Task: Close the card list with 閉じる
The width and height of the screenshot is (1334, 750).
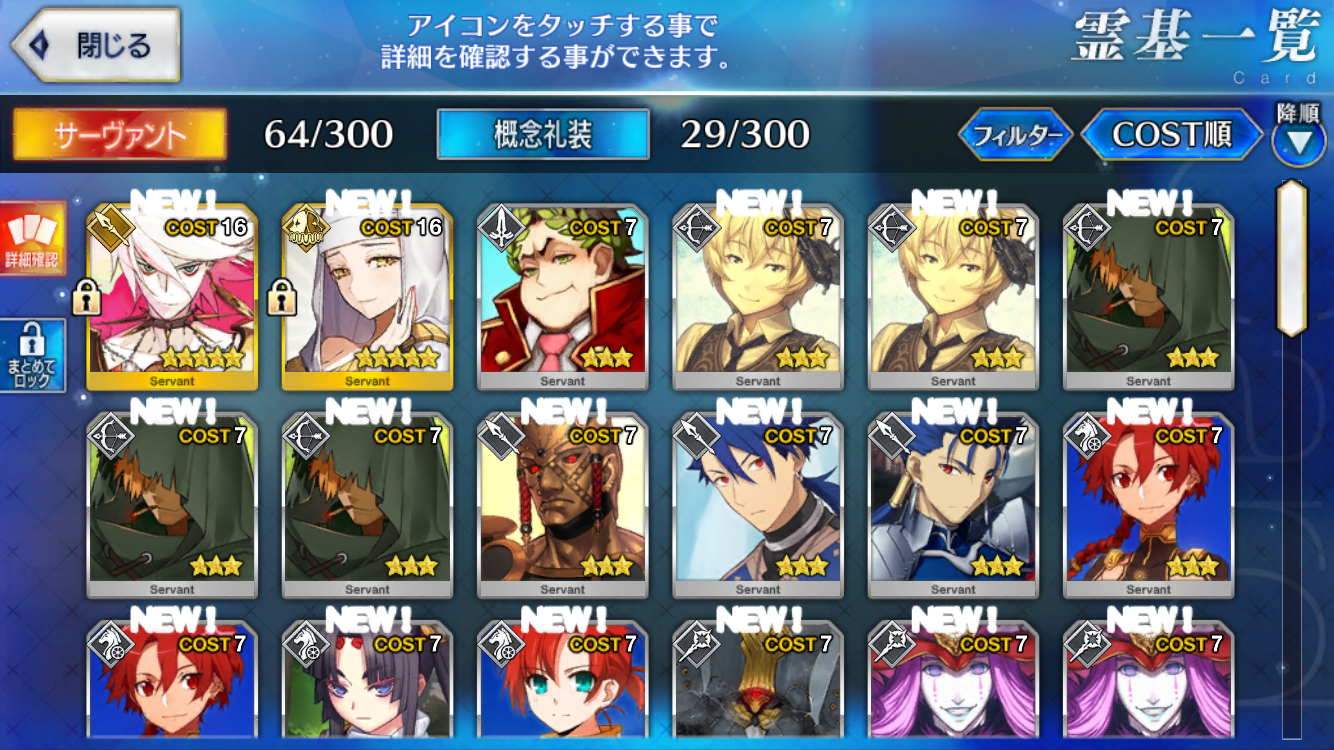Action: pos(95,45)
